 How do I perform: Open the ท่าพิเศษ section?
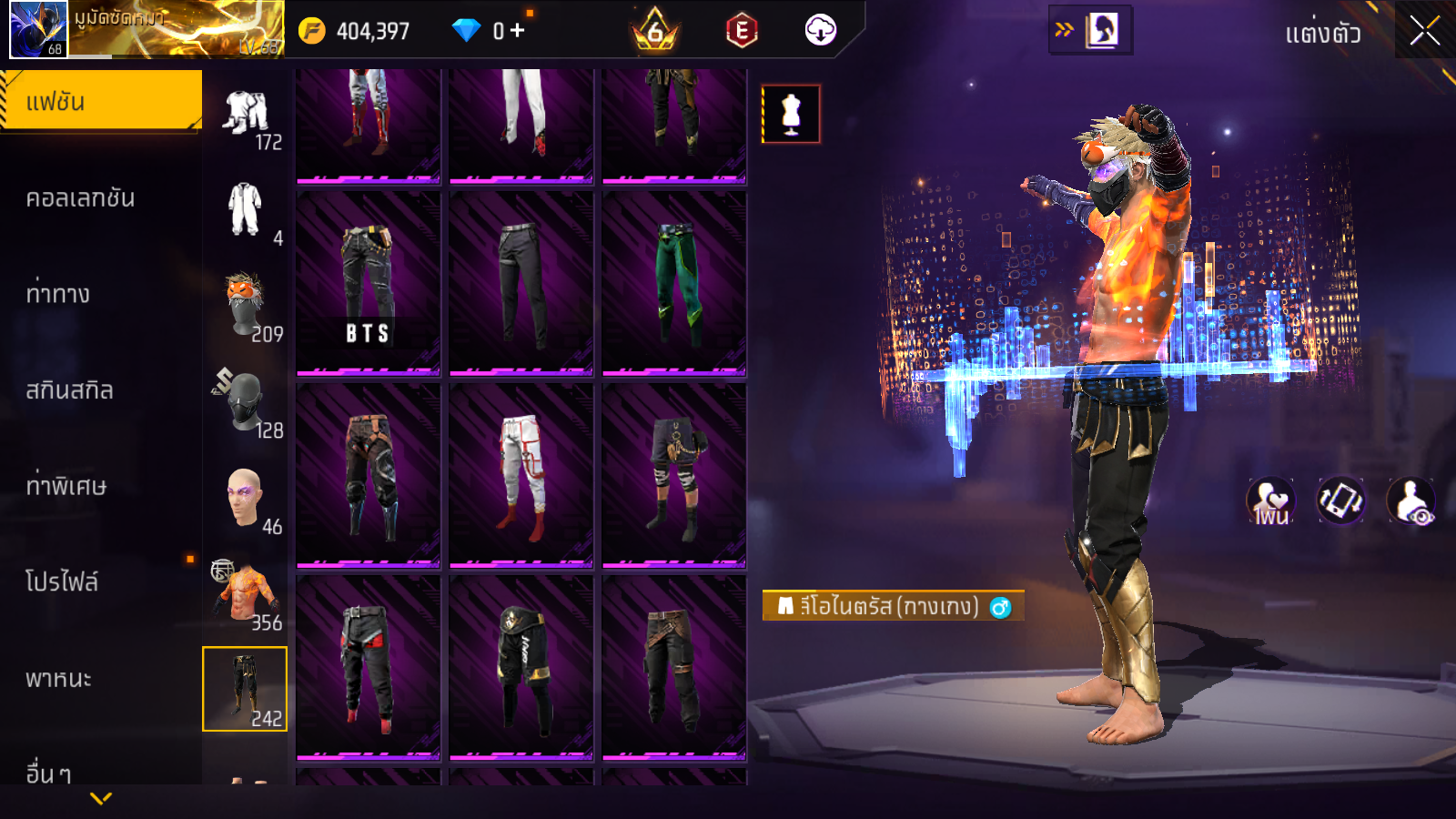[66, 486]
